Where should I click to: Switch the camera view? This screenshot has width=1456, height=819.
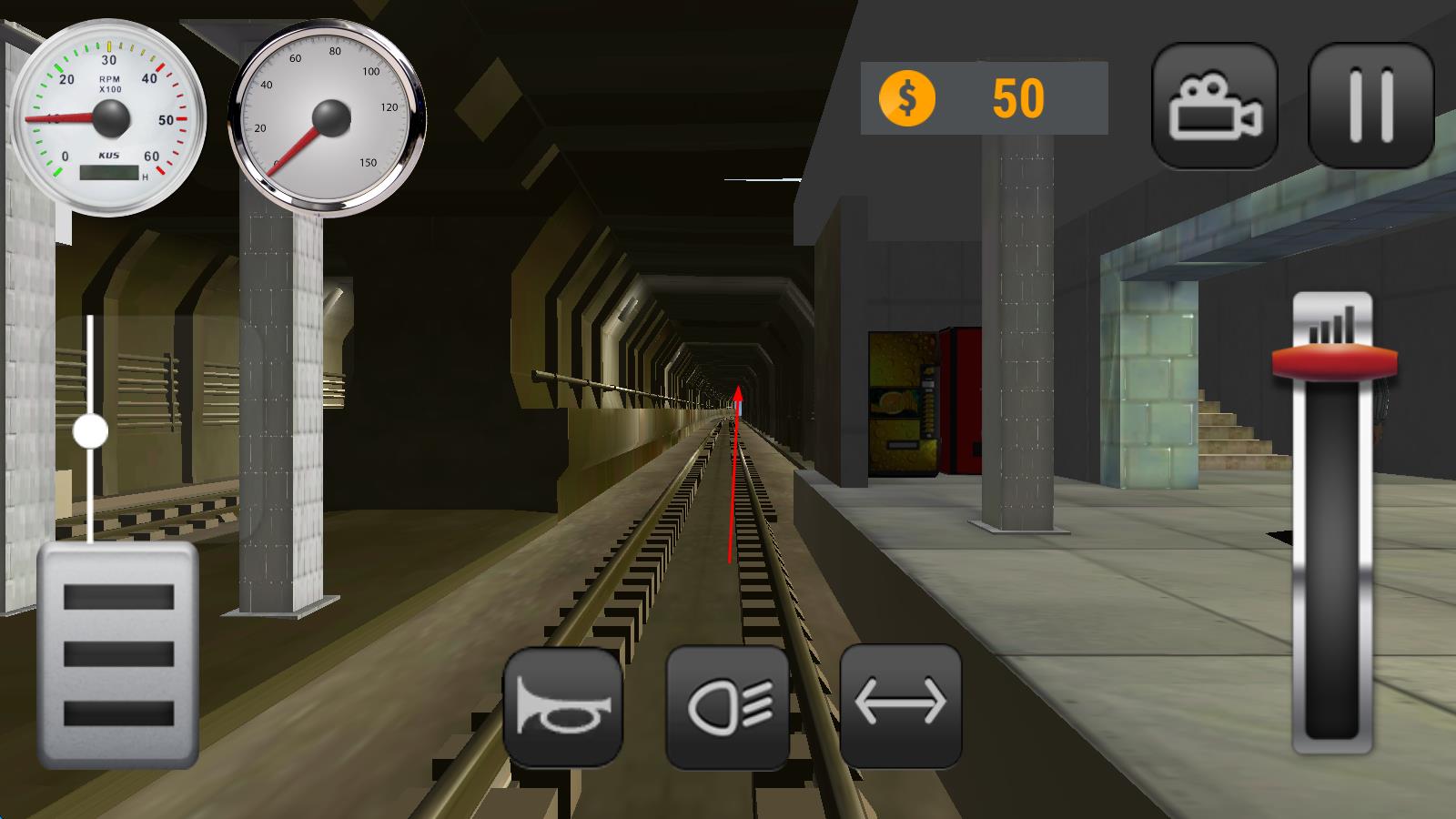coord(1215,106)
